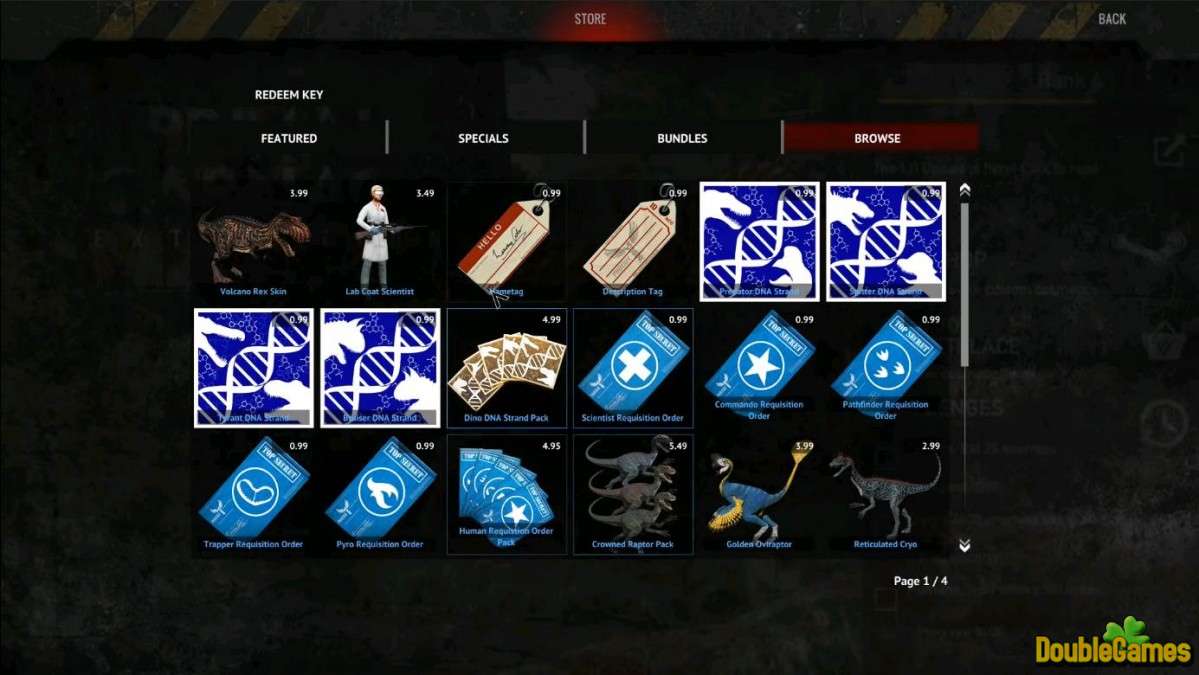The image size is (1199, 675).
Task: Open the Description Tag item
Action: pos(633,242)
